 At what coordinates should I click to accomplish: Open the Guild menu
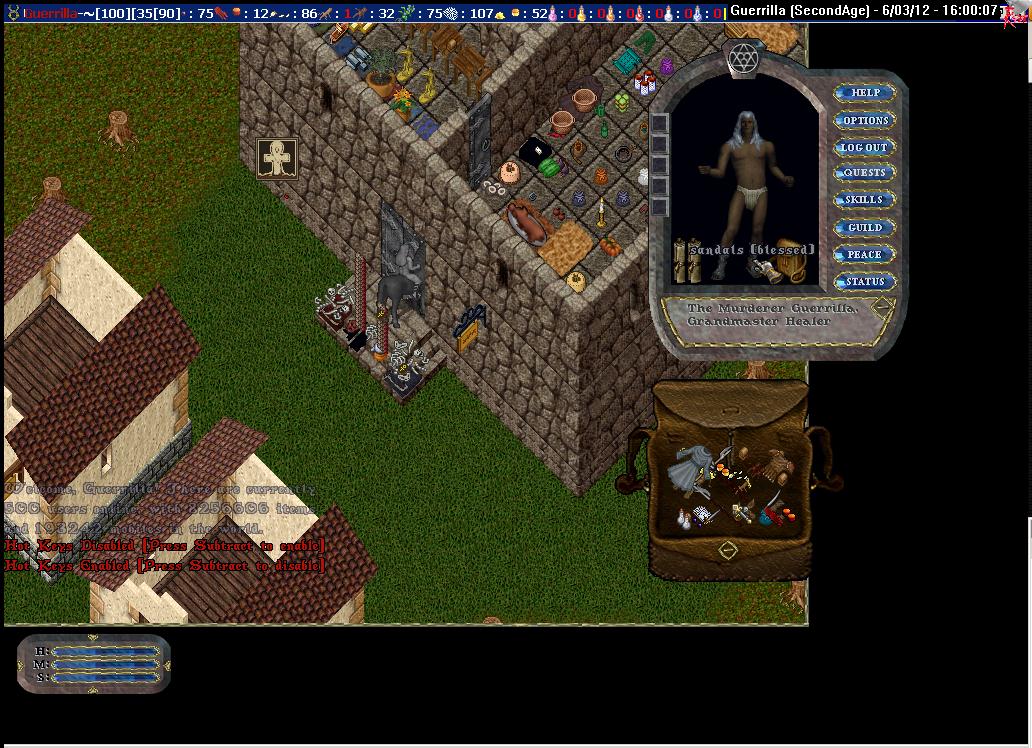click(x=864, y=228)
